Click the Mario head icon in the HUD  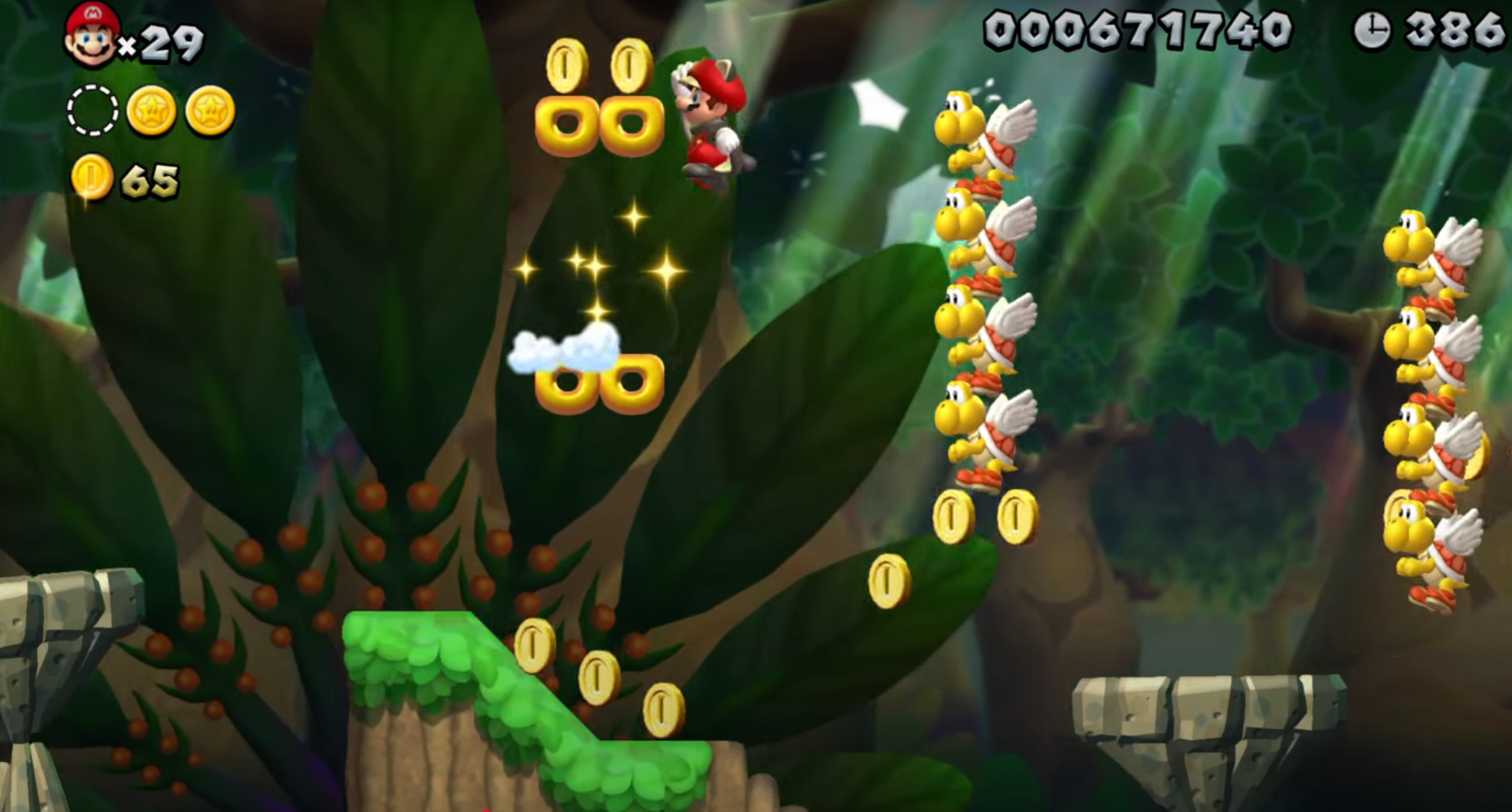click(x=91, y=33)
